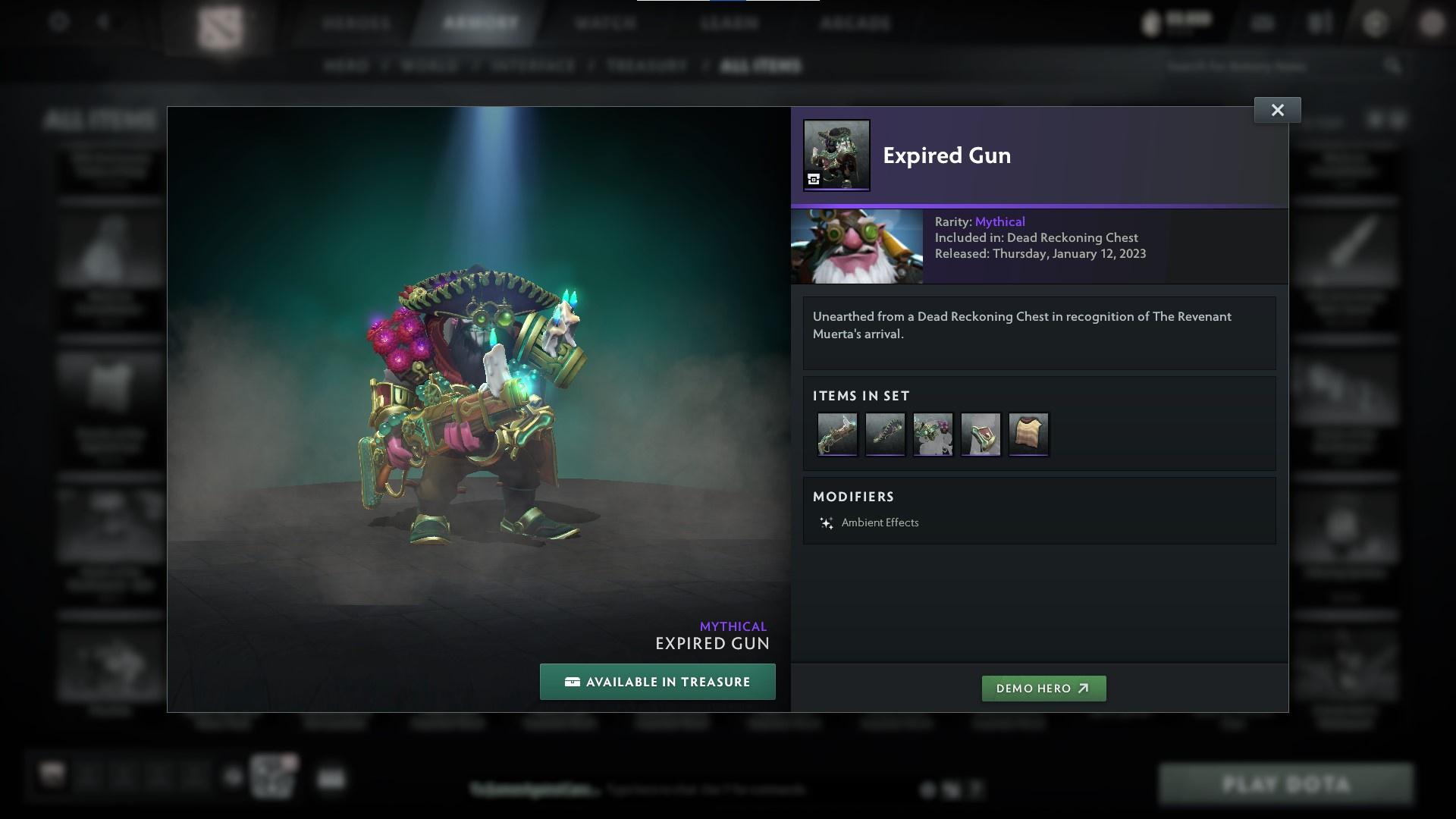
Task: Open the All Items section
Action: (761, 66)
